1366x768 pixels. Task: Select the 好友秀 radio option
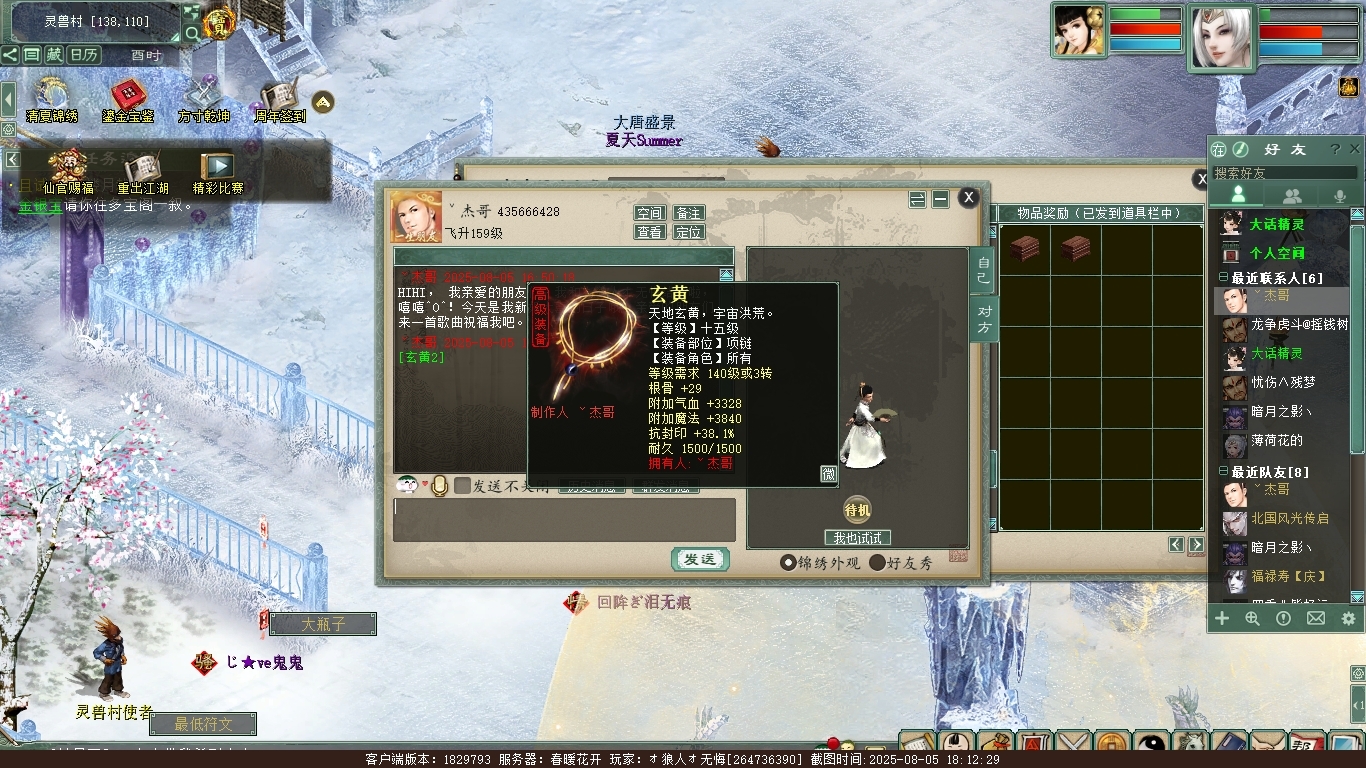point(877,563)
